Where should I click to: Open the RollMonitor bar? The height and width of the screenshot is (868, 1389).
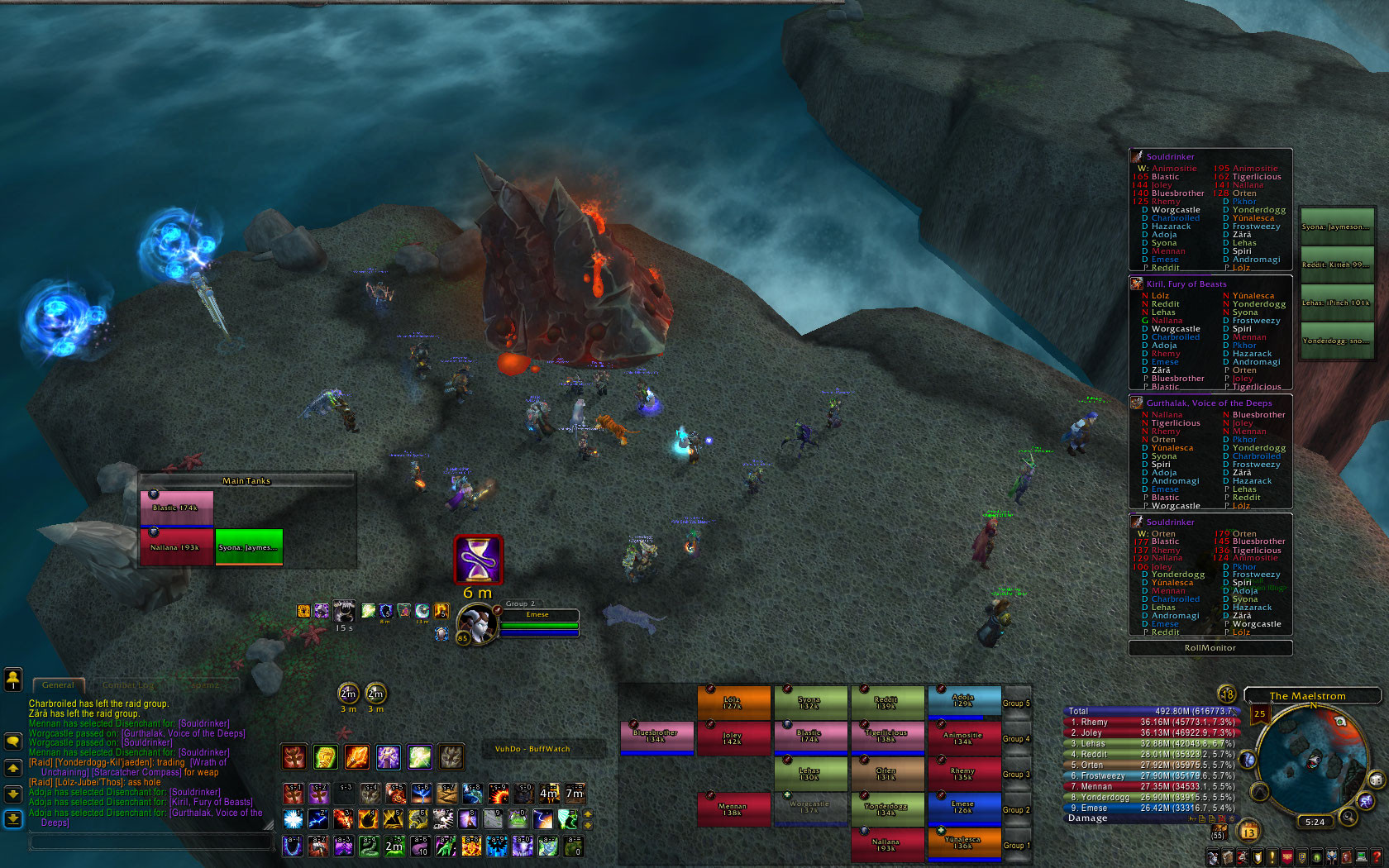coord(1210,648)
